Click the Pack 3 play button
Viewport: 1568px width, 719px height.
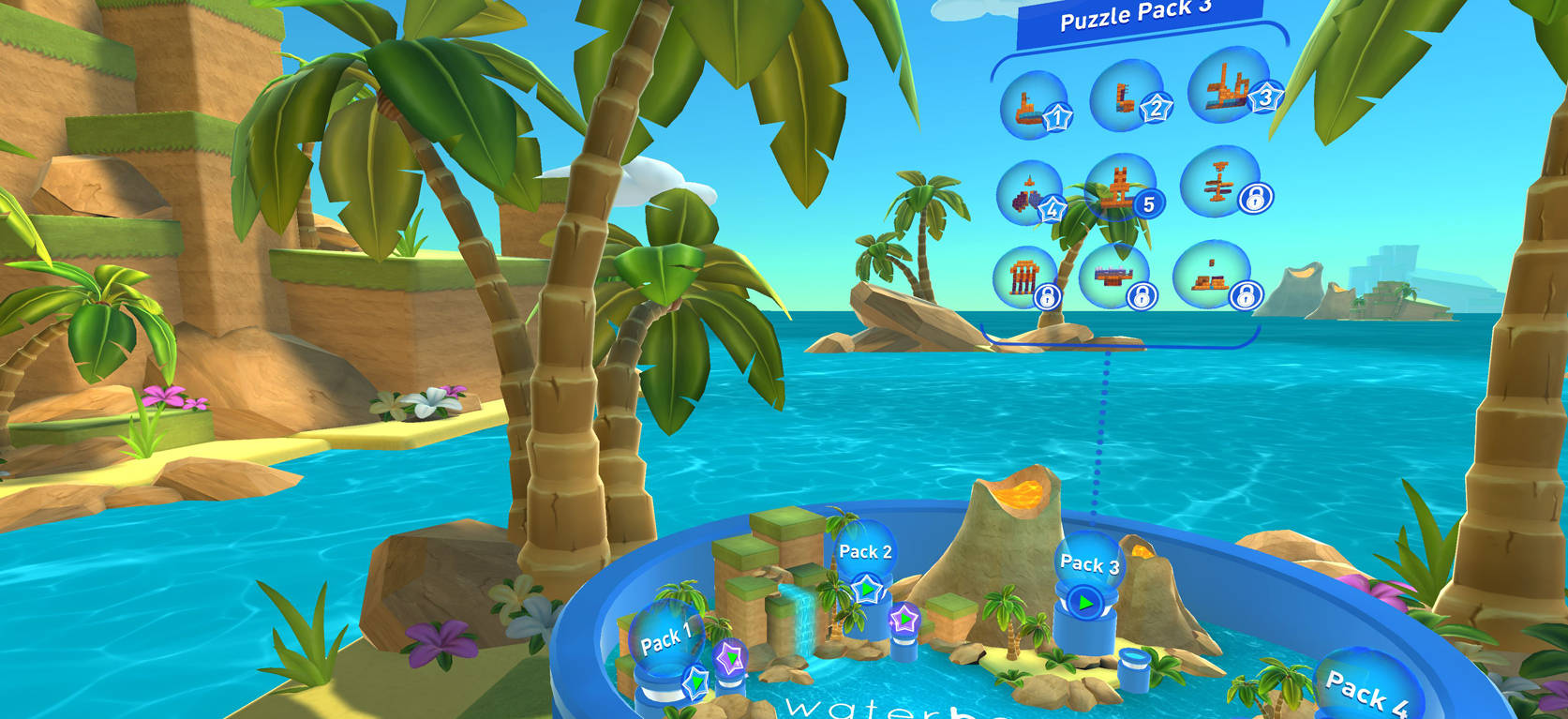click(x=1085, y=601)
